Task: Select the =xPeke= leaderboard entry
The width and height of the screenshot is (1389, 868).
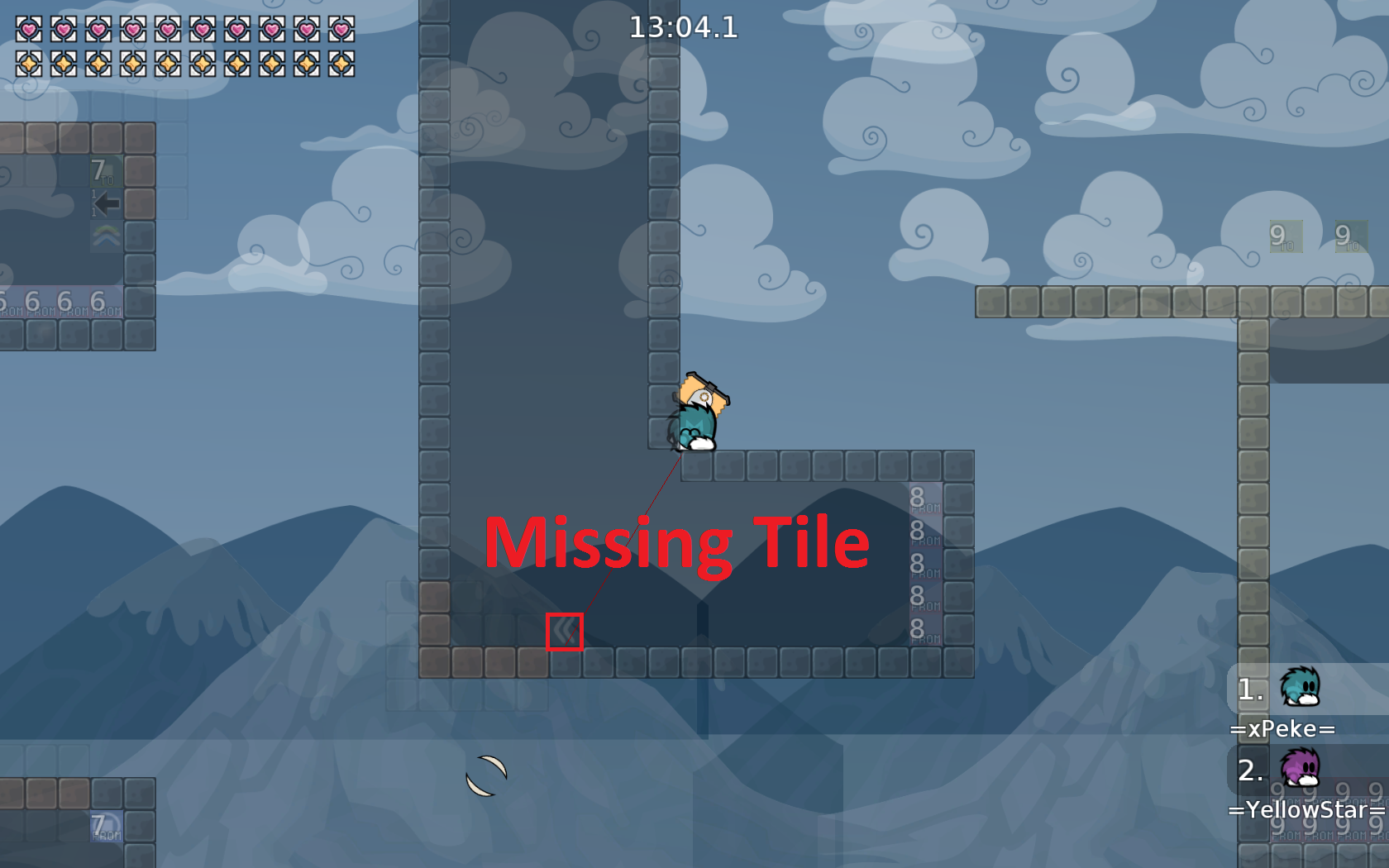Action: point(1282,728)
